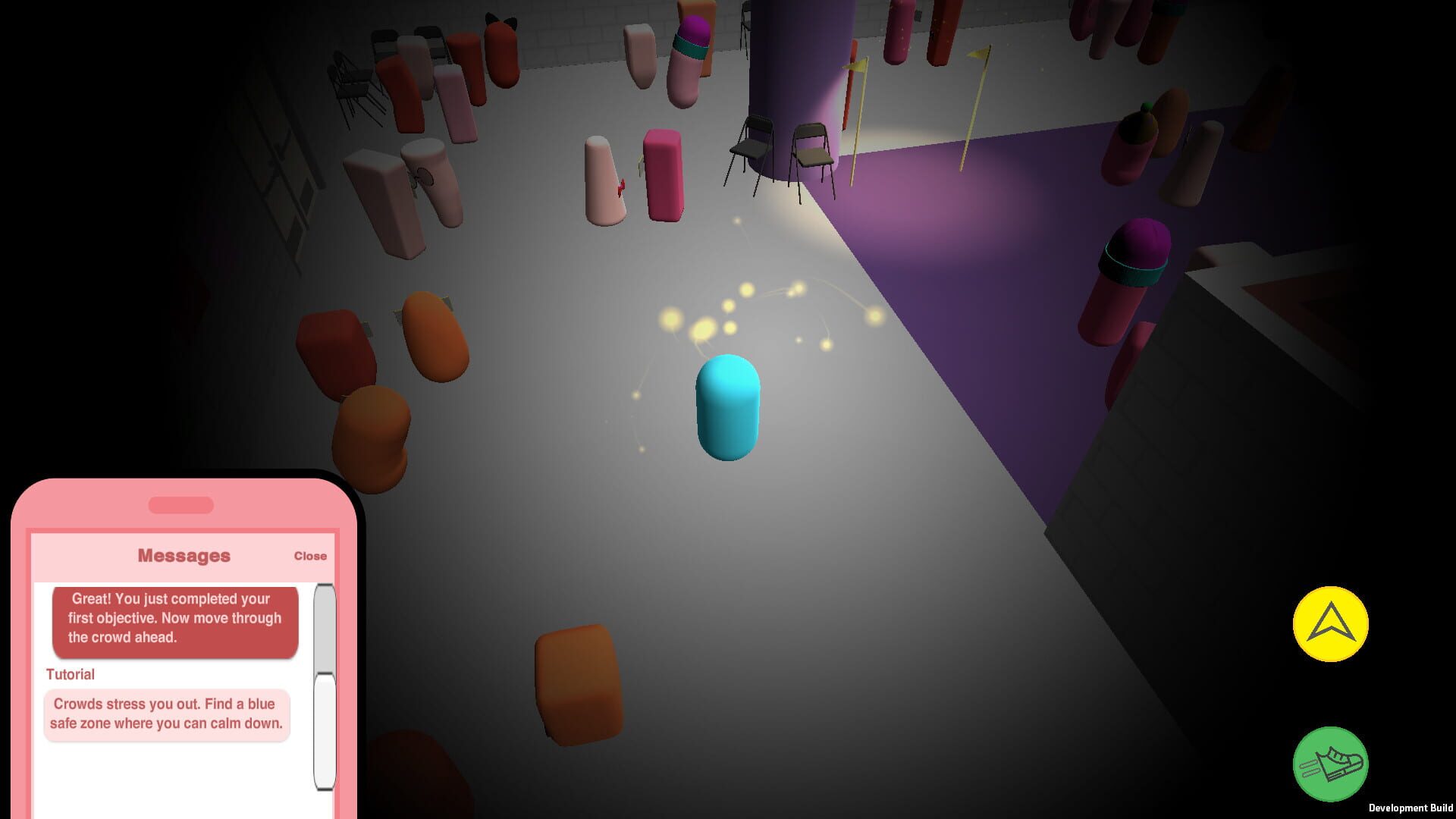
Task: Click the phone speaker bar at the top
Action: 180,502
